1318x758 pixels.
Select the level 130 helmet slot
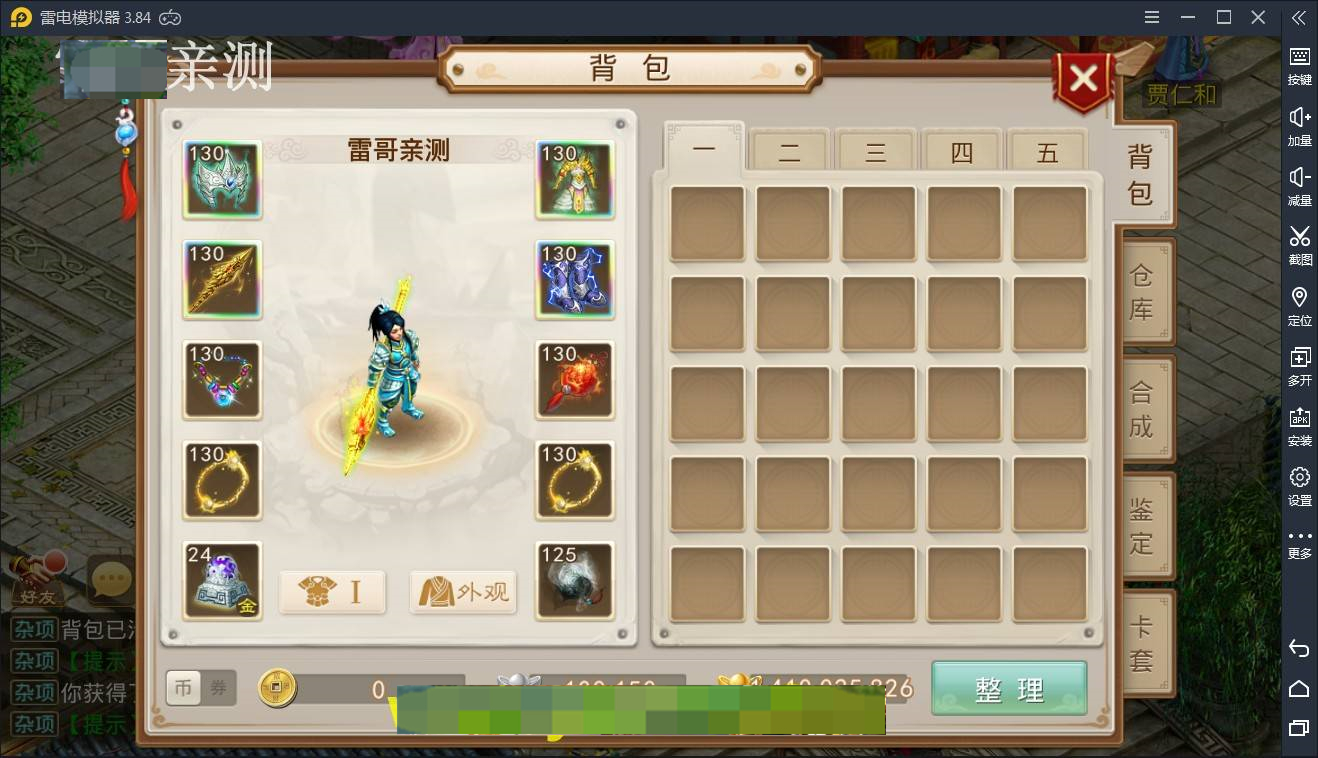tap(222, 180)
